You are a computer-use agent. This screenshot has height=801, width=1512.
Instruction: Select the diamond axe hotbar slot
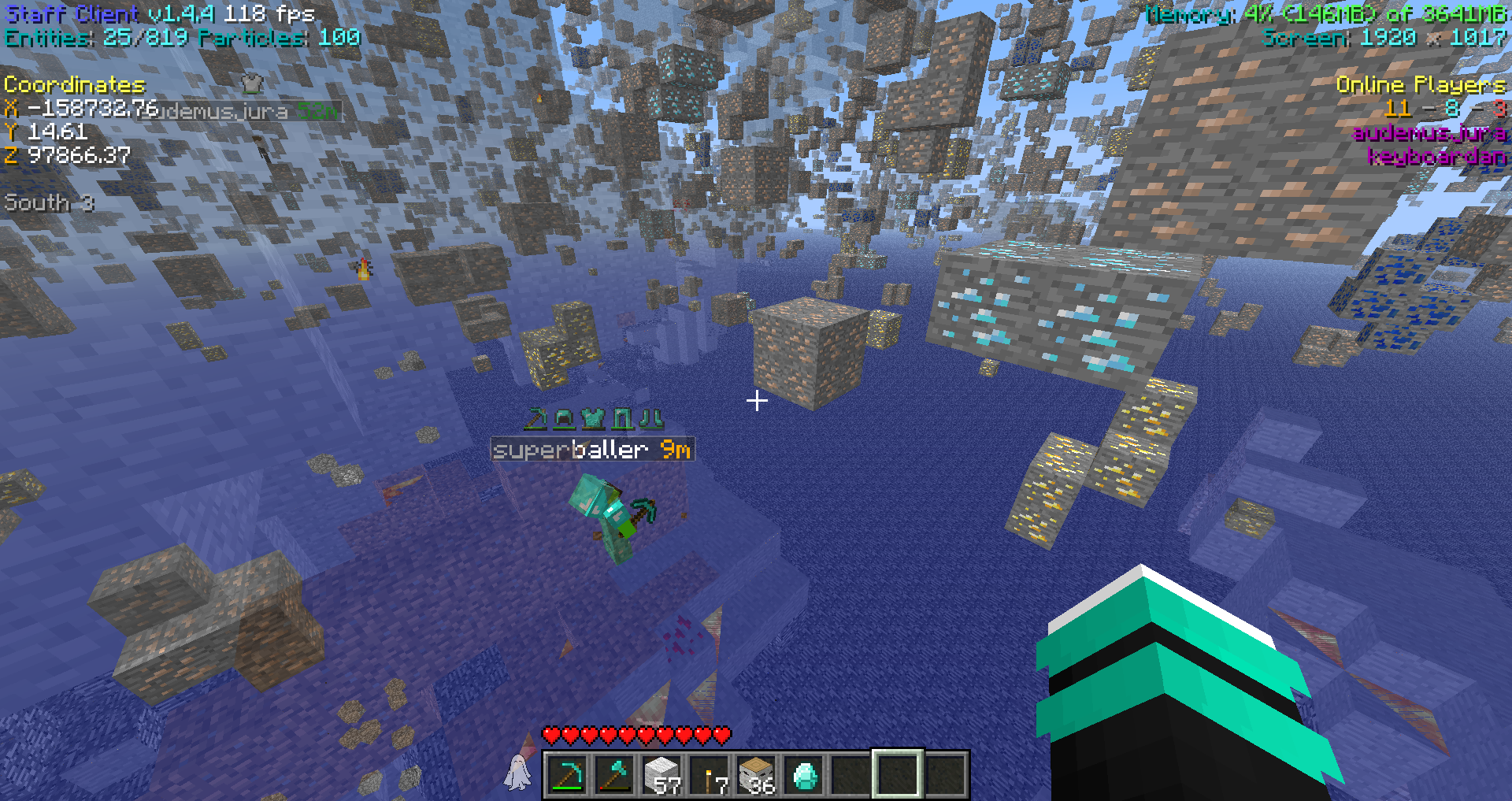click(615, 775)
